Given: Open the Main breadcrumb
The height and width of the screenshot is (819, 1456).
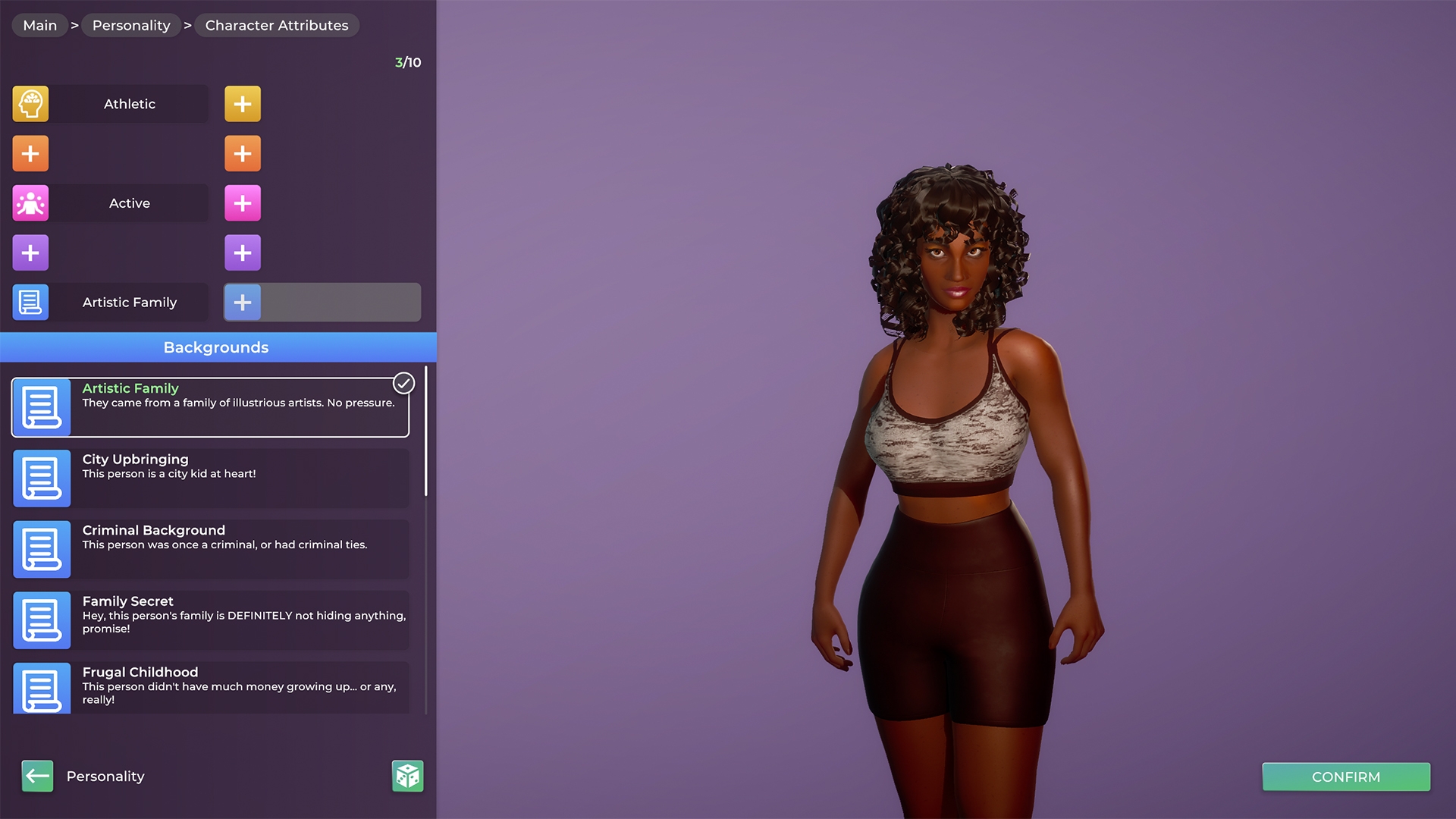Looking at the screenshot, I should click(39, 25).
